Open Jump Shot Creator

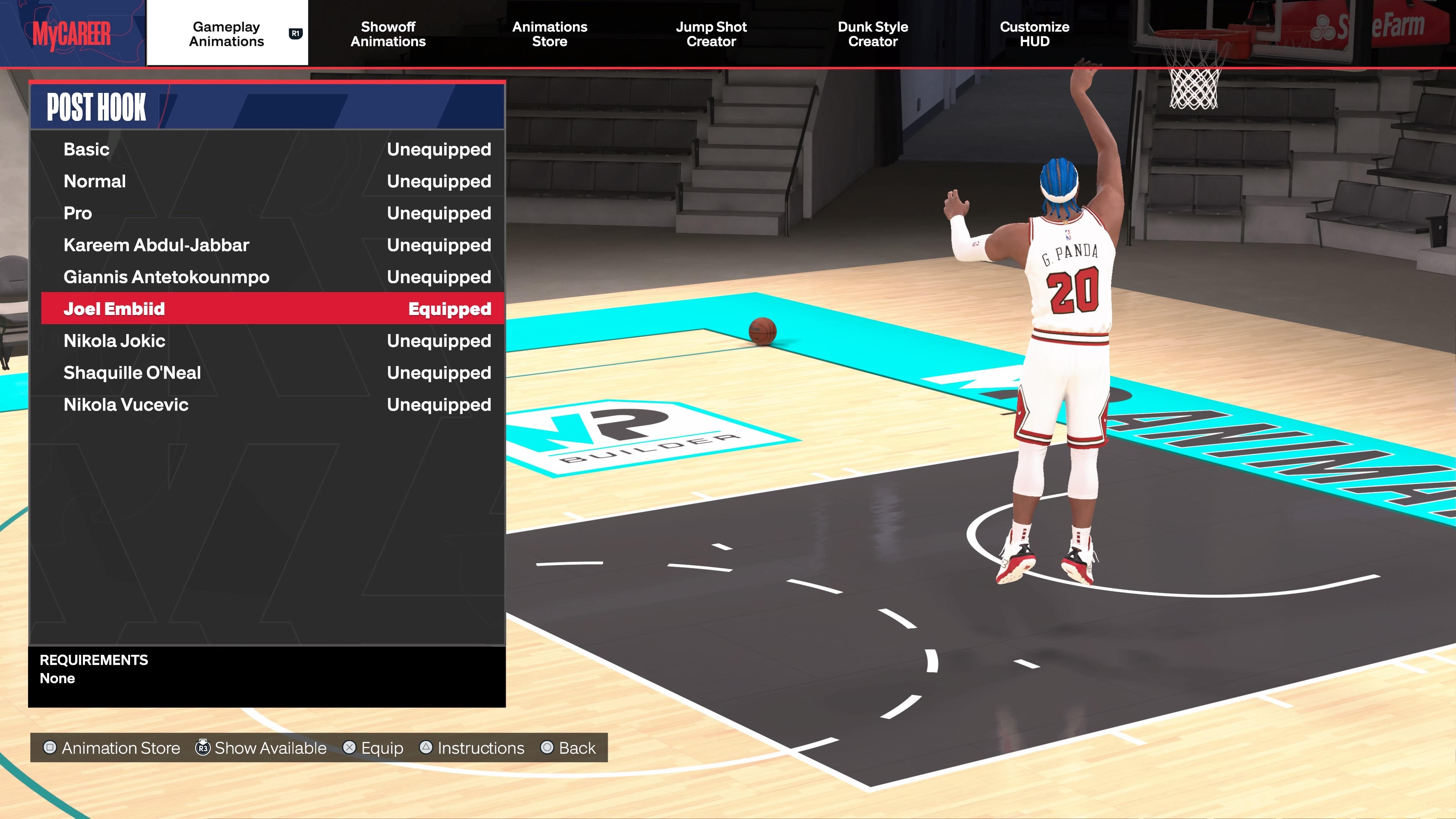pos(711,34)
